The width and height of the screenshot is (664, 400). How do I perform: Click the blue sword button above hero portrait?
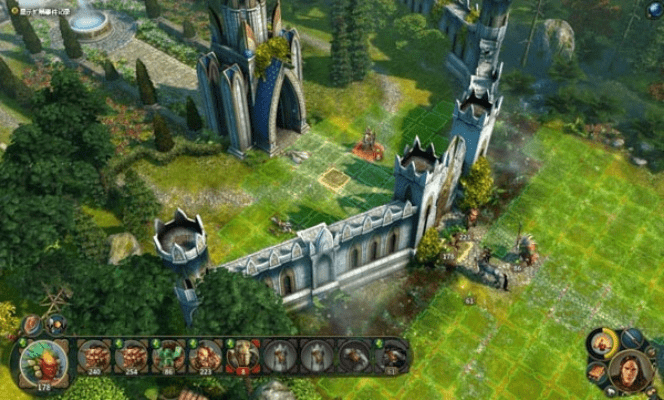coord(630,337)
